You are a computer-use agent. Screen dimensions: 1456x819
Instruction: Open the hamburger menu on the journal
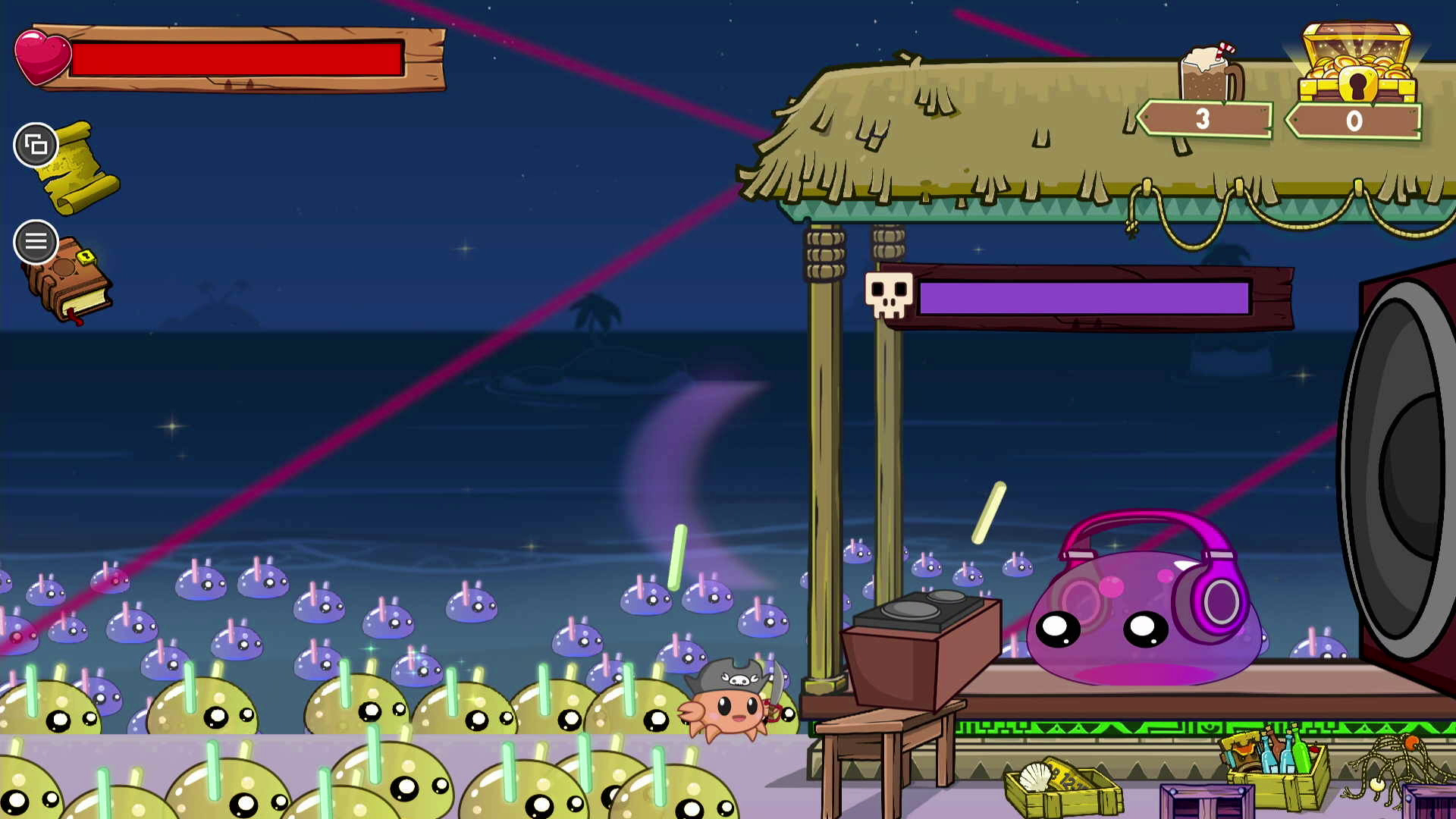[x=35, y=242]
